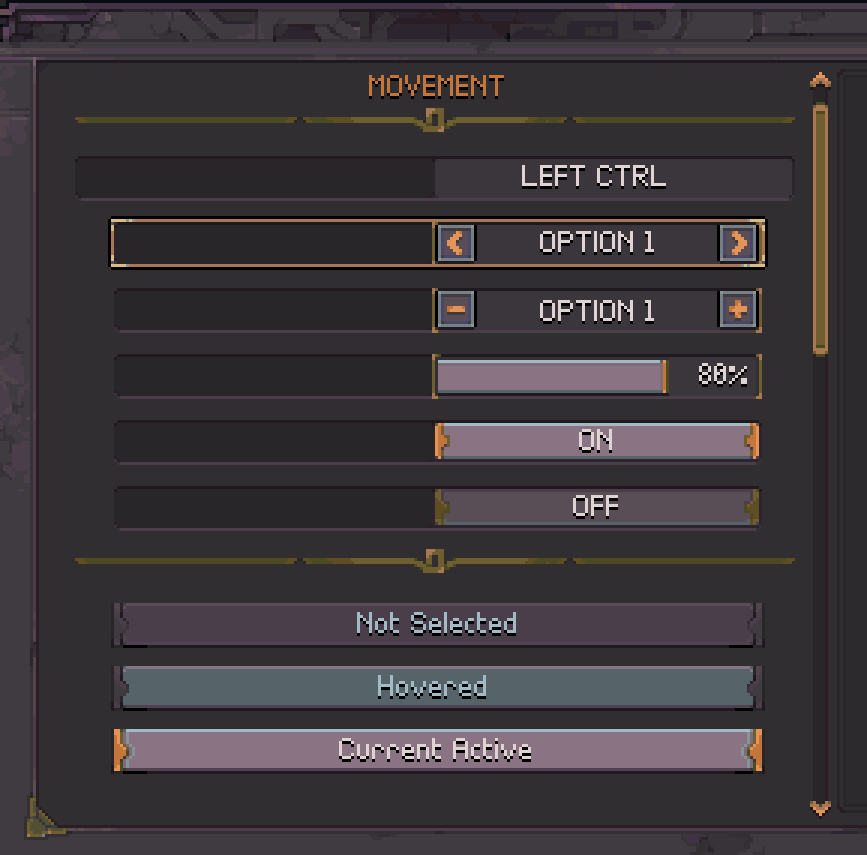867x855 pixels.
Task: Toggle the ON switch
Action: click(x=596, y=441)
